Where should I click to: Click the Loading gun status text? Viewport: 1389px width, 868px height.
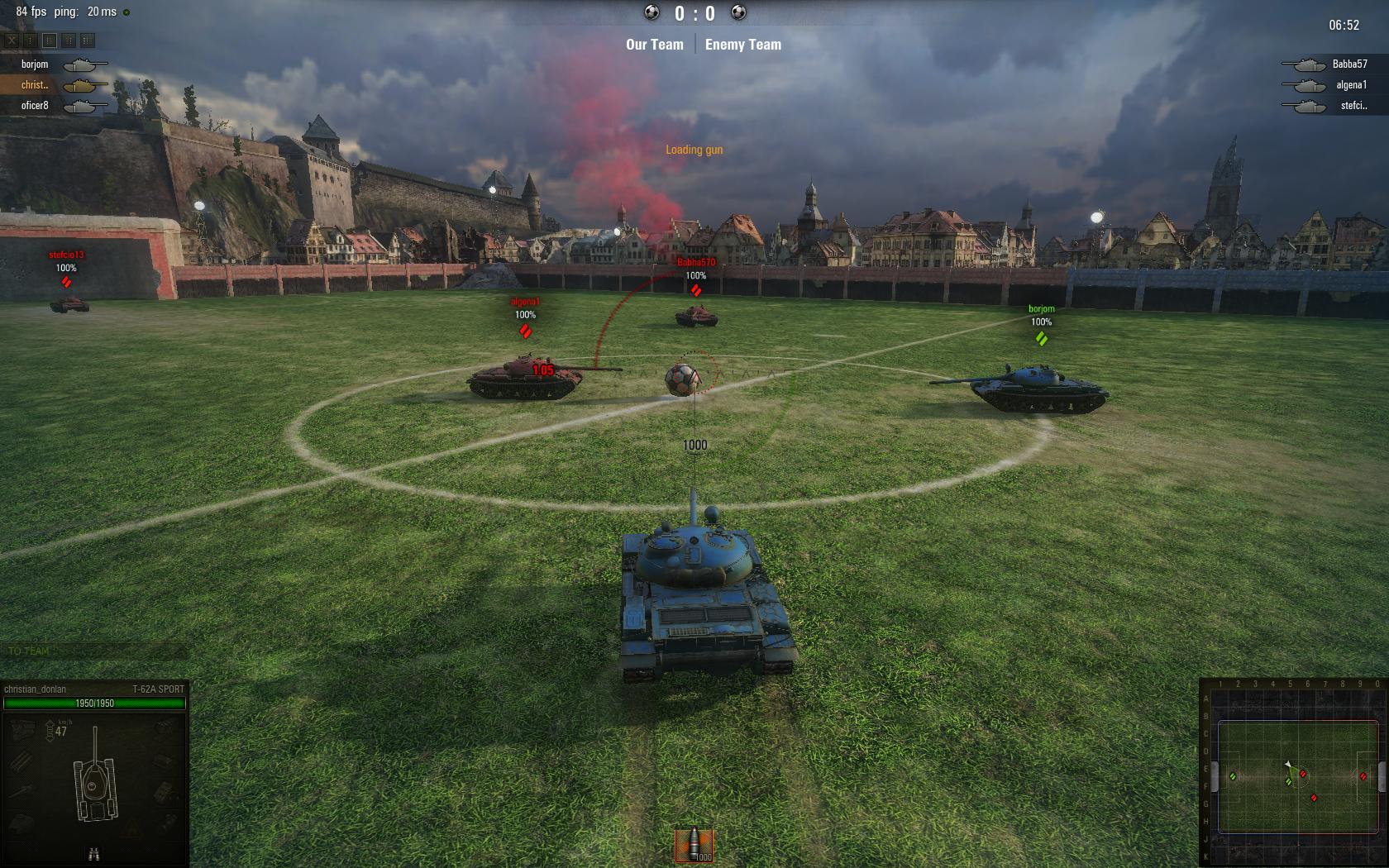click(694, 150)
